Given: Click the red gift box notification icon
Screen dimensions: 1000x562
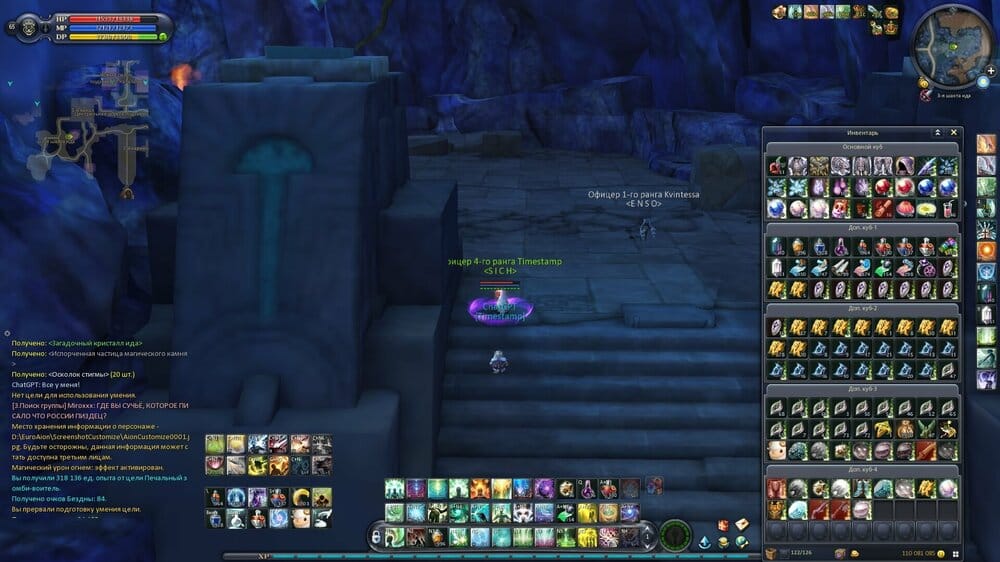Looking at the screenshot, I should click(722, 525).
